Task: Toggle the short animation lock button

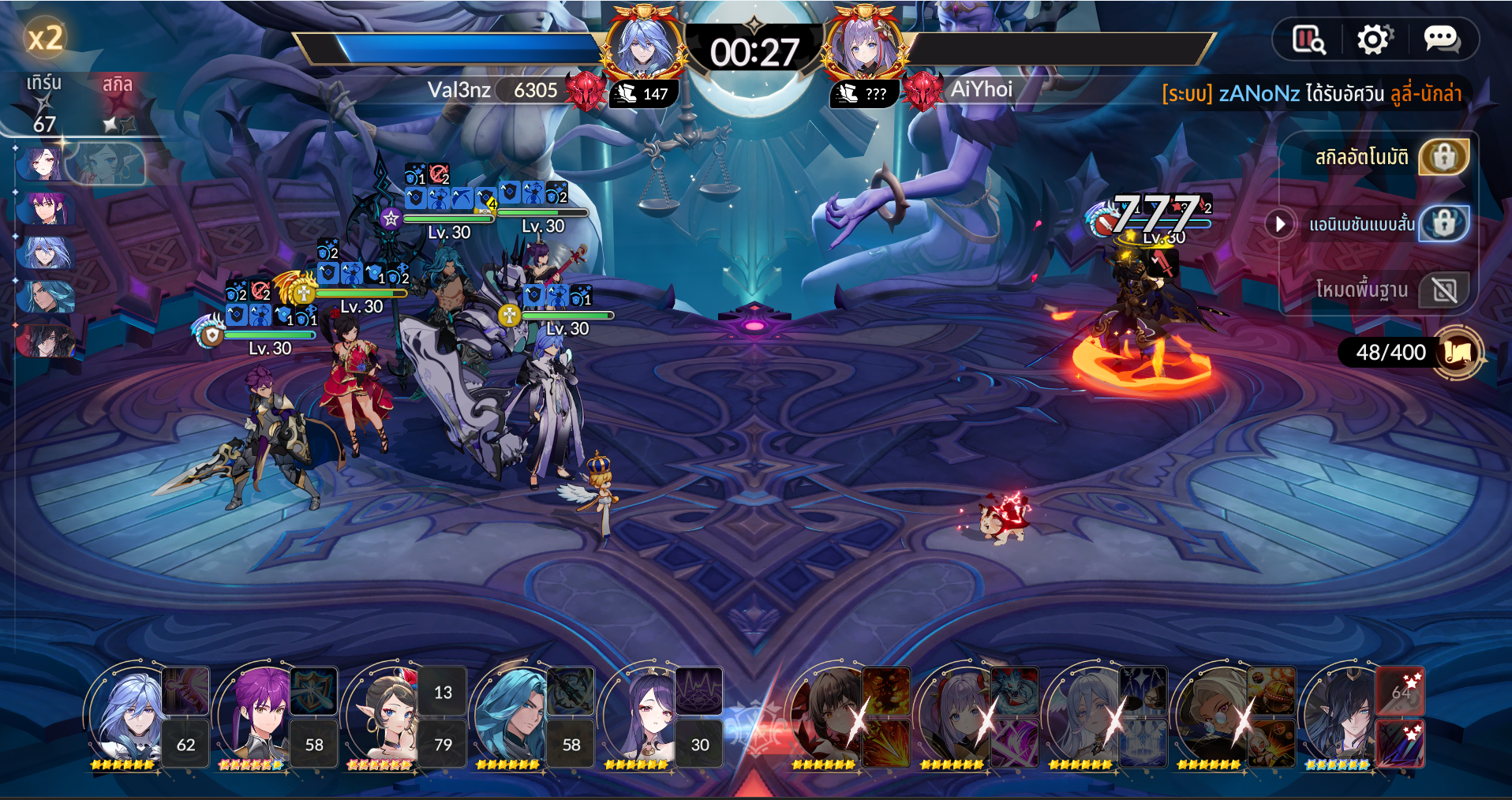Action: [1443, 224]
